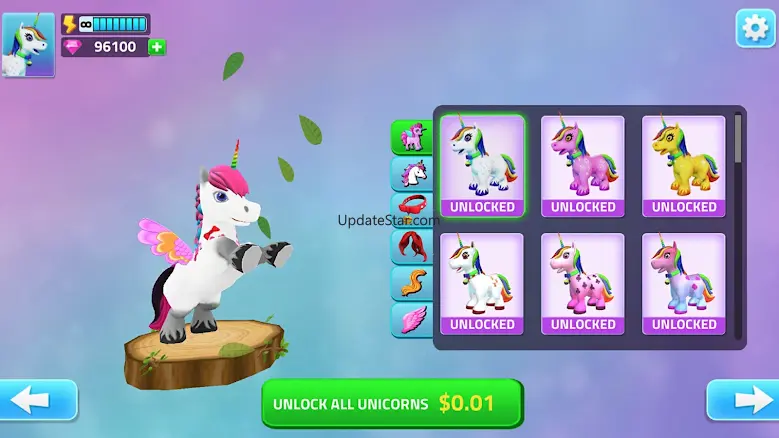Show the red mane hair category

tap(411, 246)
